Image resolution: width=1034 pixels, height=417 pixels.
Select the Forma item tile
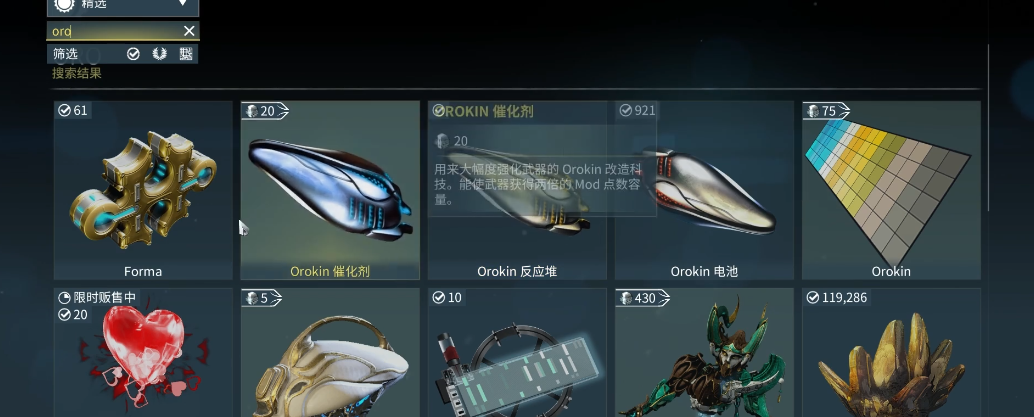(x=143, y=190)
